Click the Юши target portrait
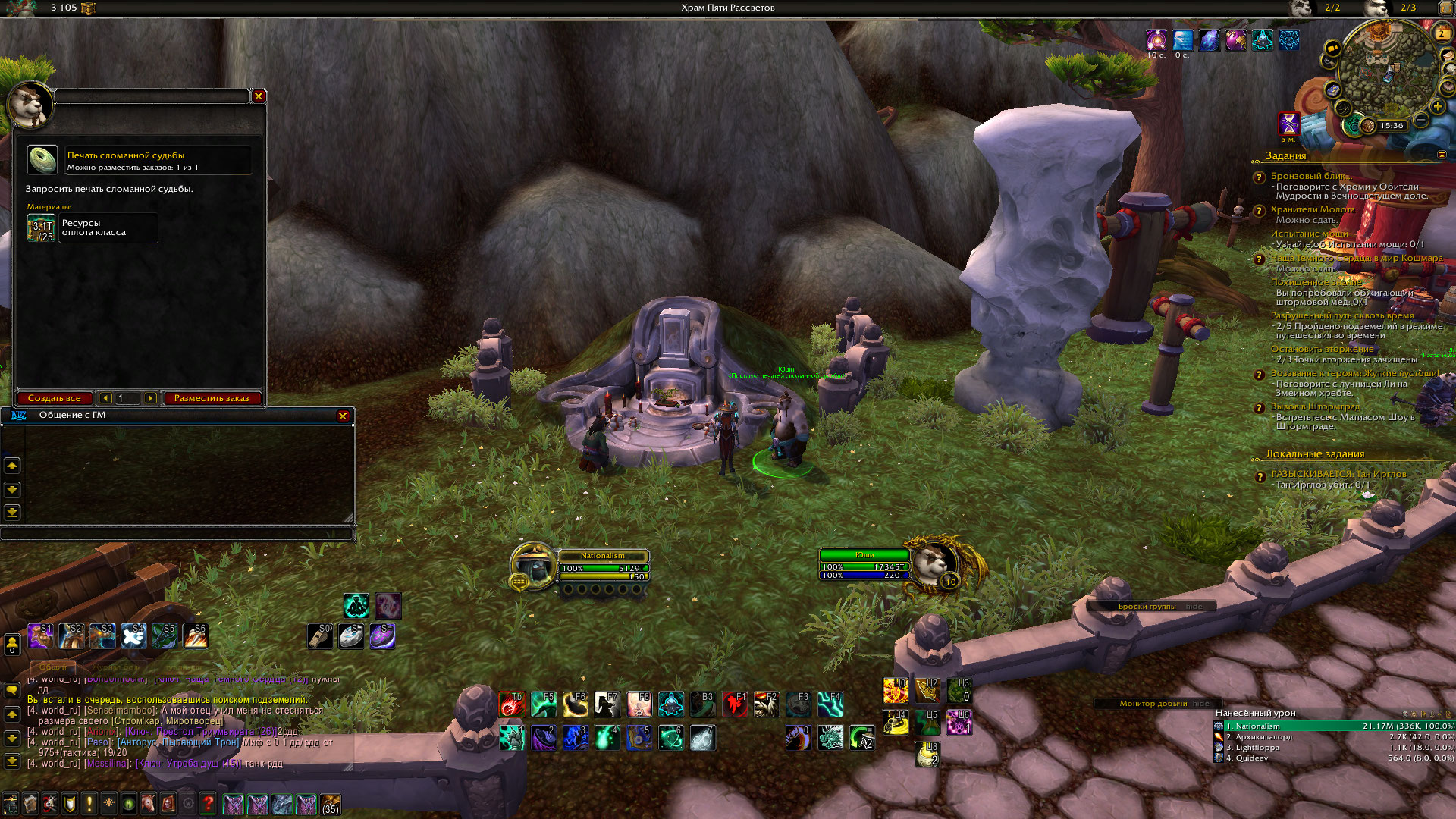The height and width of the screenshot is (819, 1456). [934, 564]
